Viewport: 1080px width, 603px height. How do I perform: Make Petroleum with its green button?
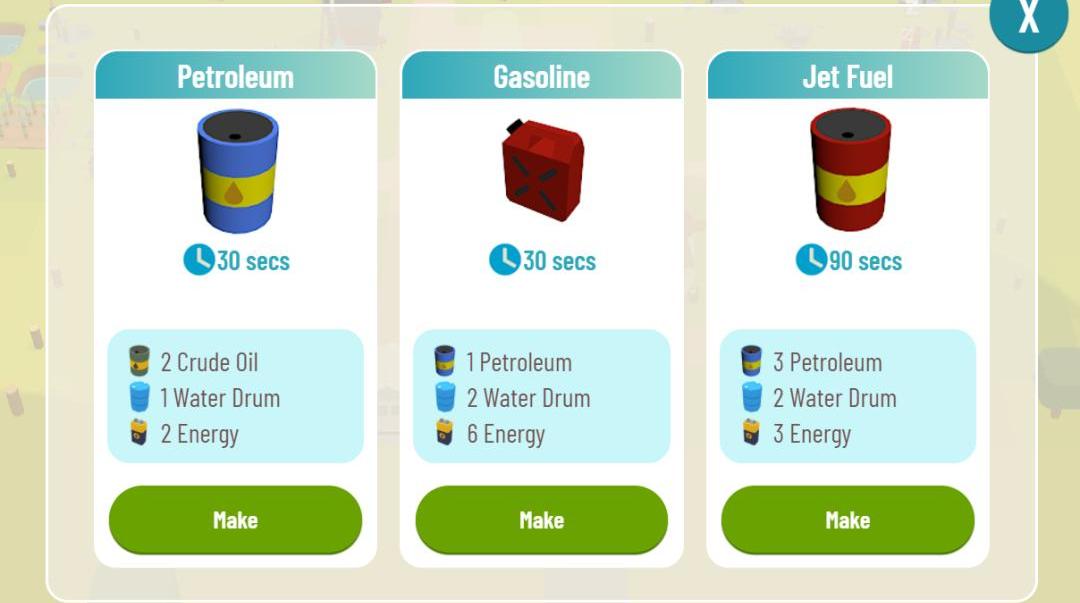tap(235, 519)
